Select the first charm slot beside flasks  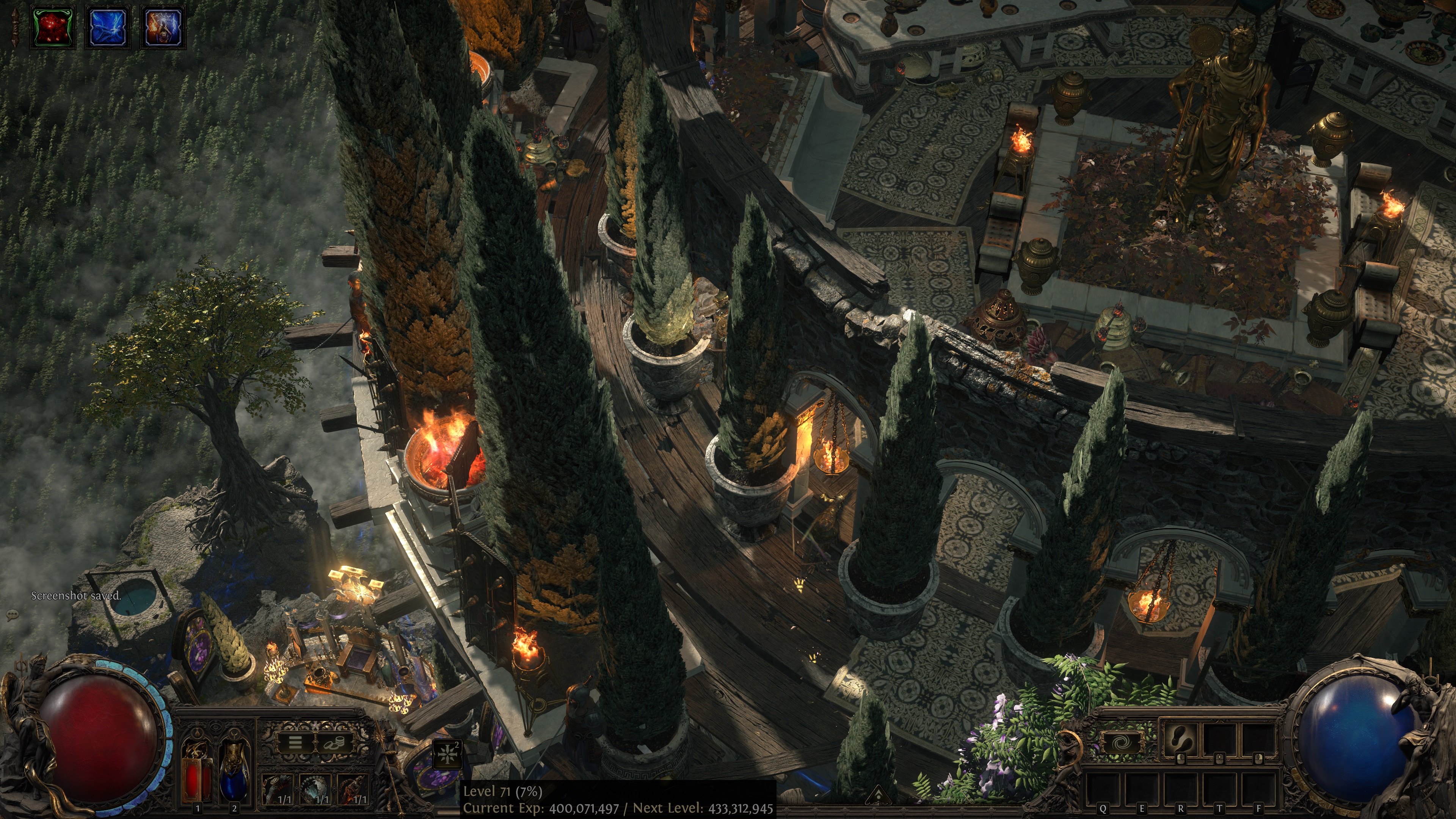tap(278, 789)
